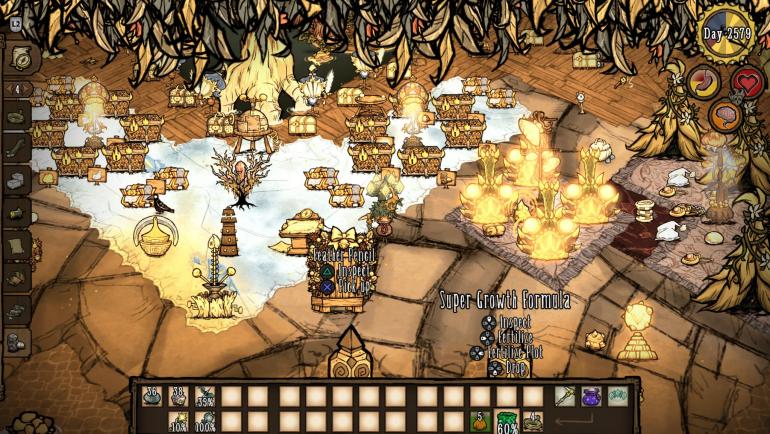Select the inventory item showing 100%

[x=206, y=422]
